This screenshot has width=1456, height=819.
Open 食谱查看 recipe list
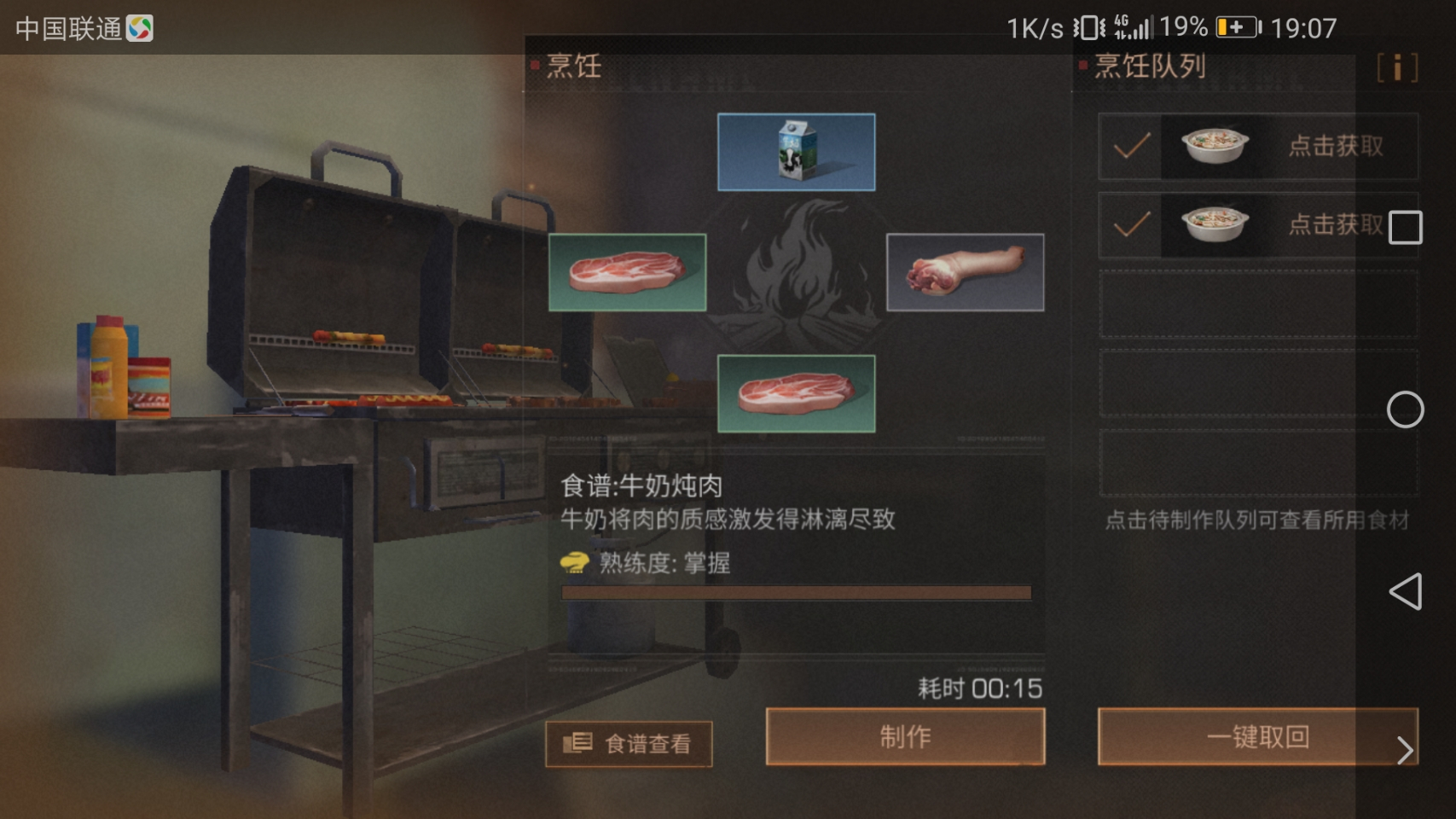629,744
